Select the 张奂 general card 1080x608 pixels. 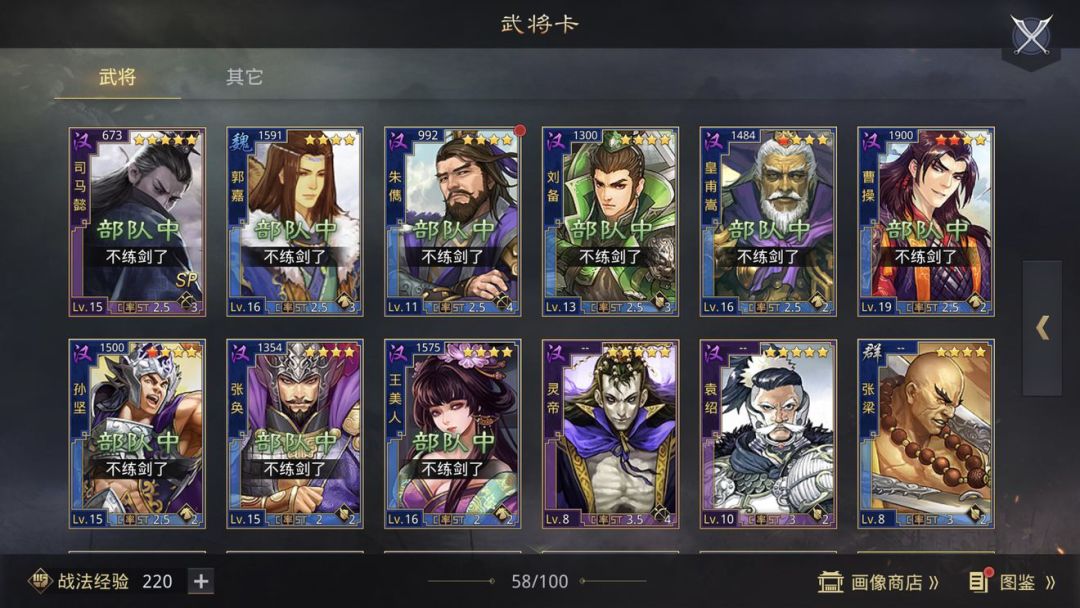(295, 433)
